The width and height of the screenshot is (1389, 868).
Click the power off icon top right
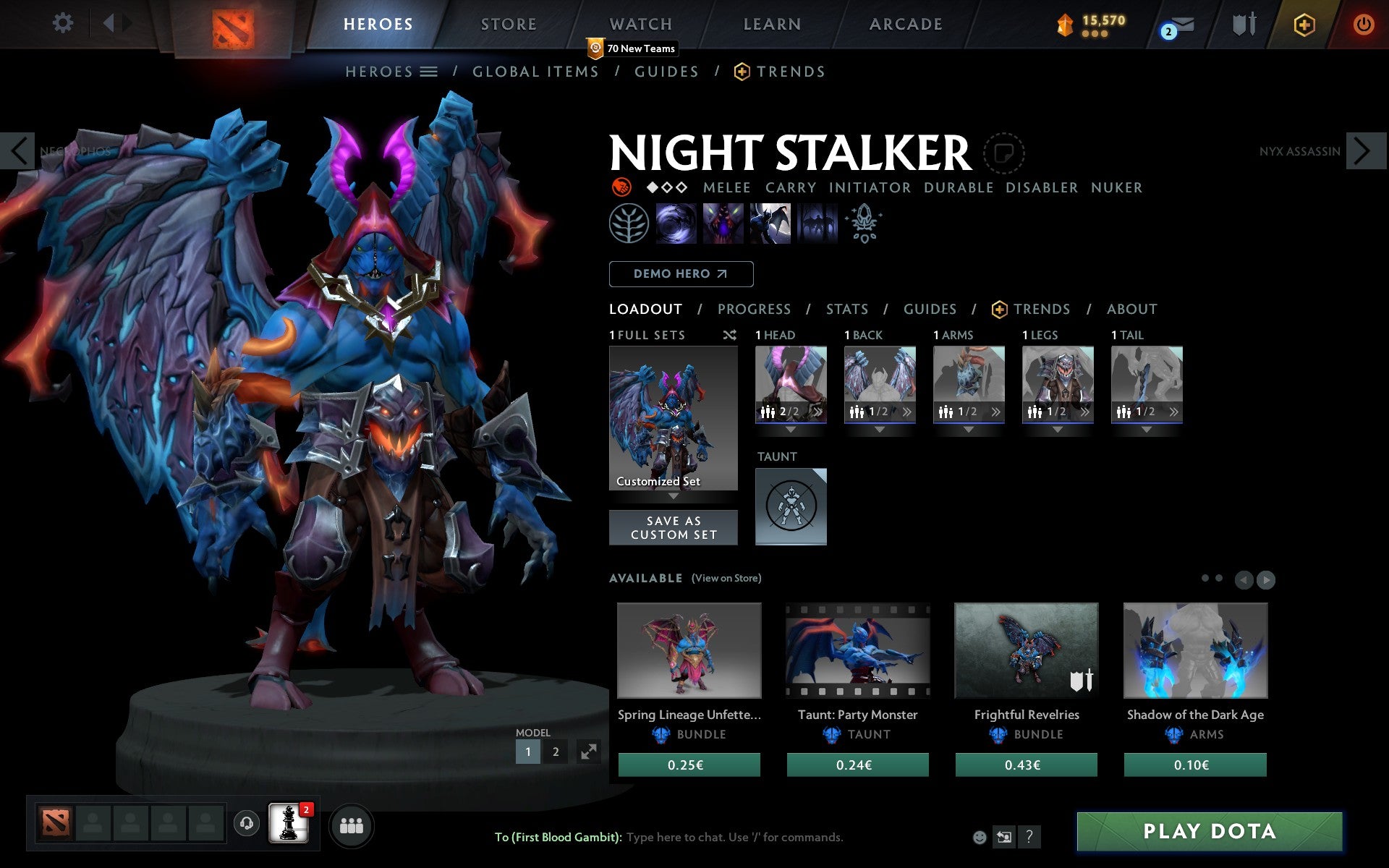[x=1363, y=24]
